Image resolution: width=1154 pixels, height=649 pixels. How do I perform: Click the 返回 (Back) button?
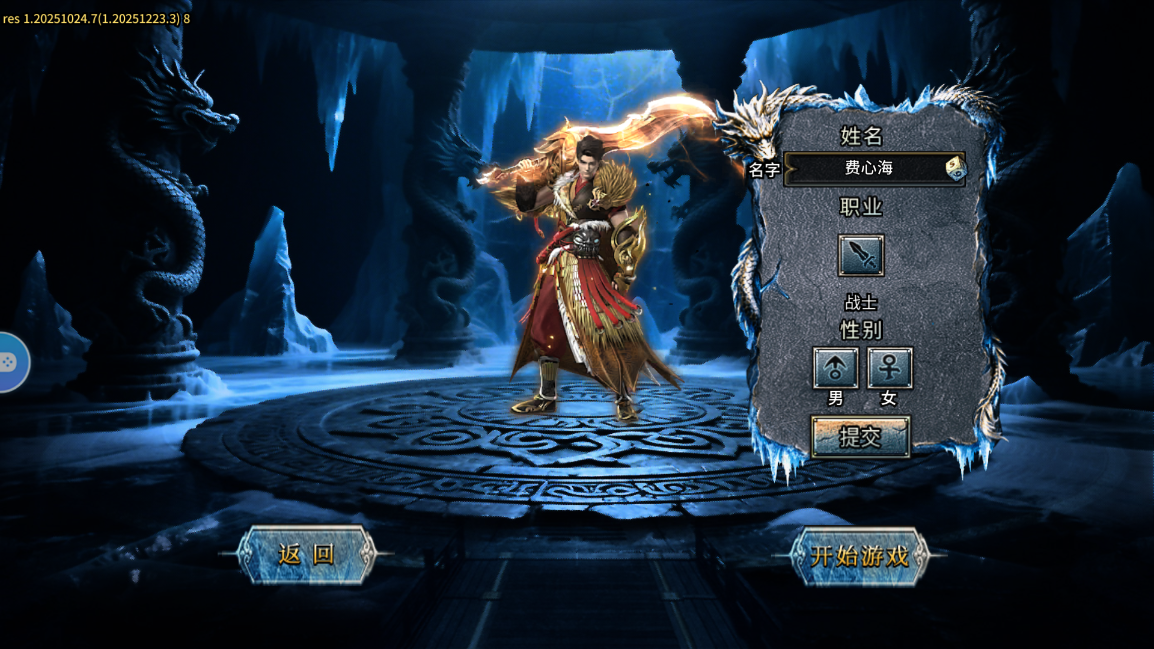[x=306, y=555]
